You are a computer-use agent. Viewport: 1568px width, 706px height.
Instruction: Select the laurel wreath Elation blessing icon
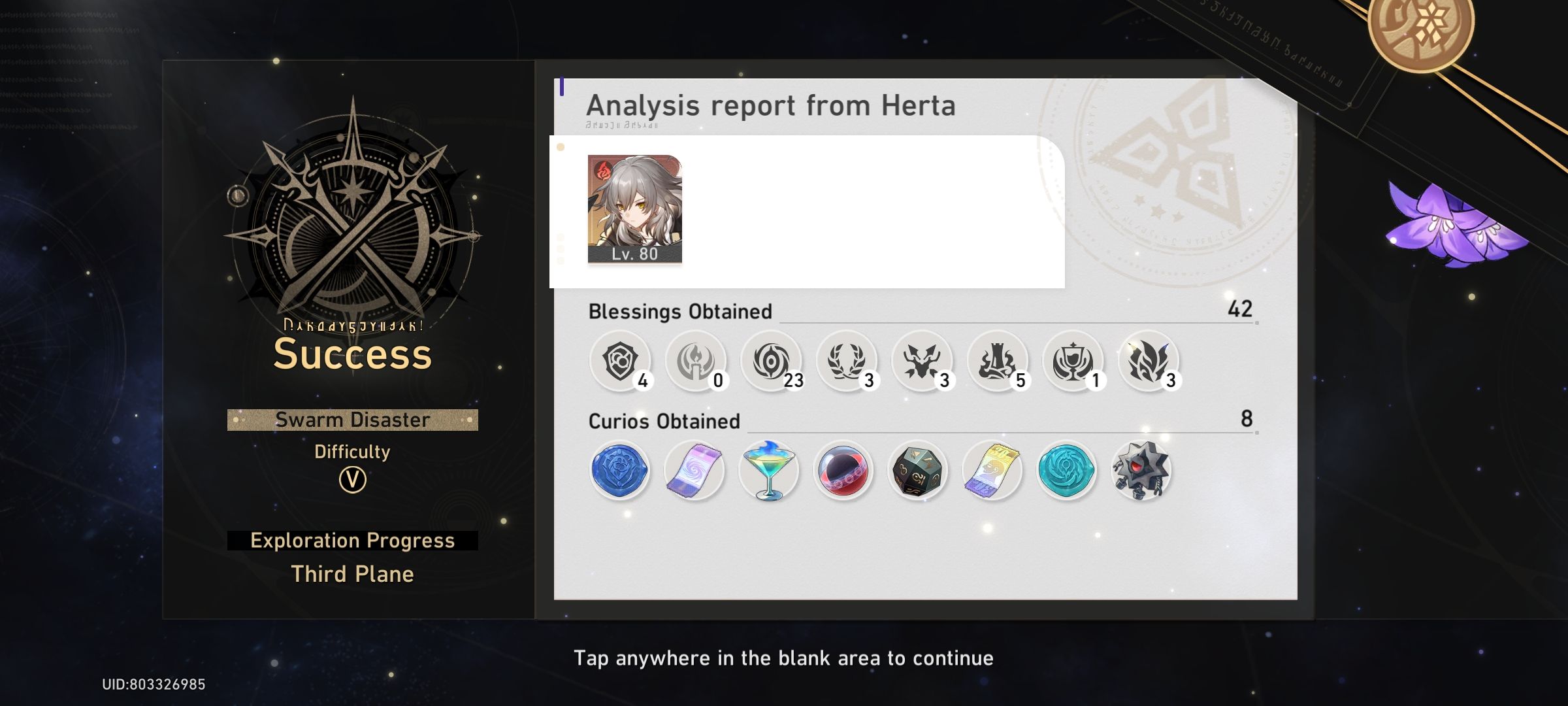coord(846,360)
